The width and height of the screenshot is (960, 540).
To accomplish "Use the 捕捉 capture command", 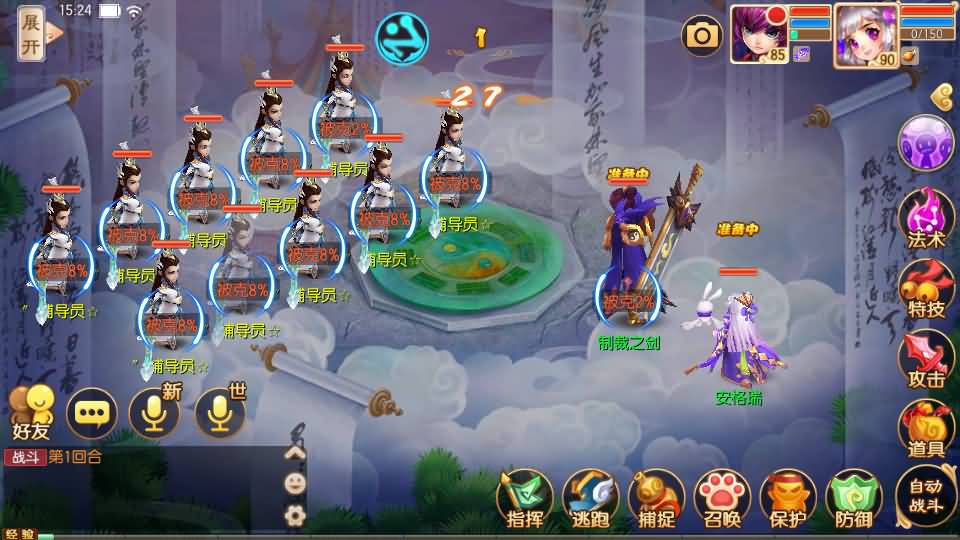I will pyautogui.click(x=657, y=498).
